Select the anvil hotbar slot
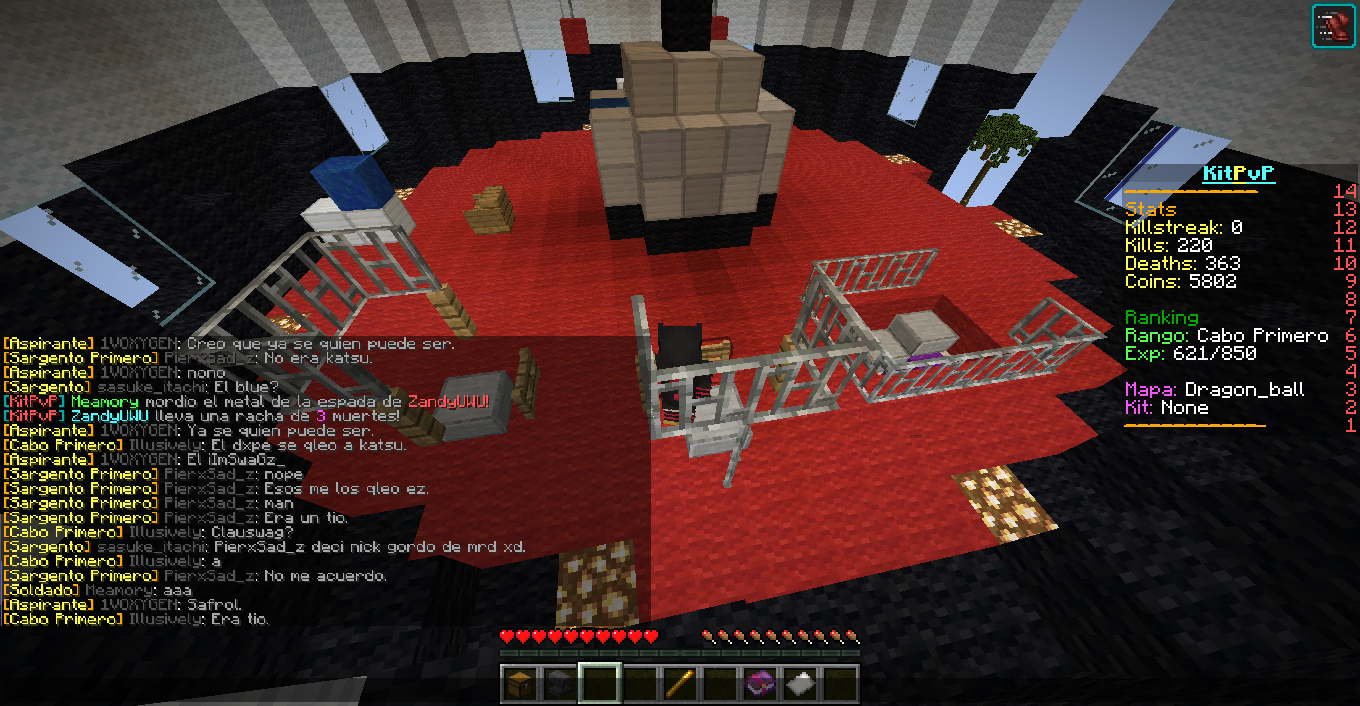 pyautogui.click(x=559, y=684)
